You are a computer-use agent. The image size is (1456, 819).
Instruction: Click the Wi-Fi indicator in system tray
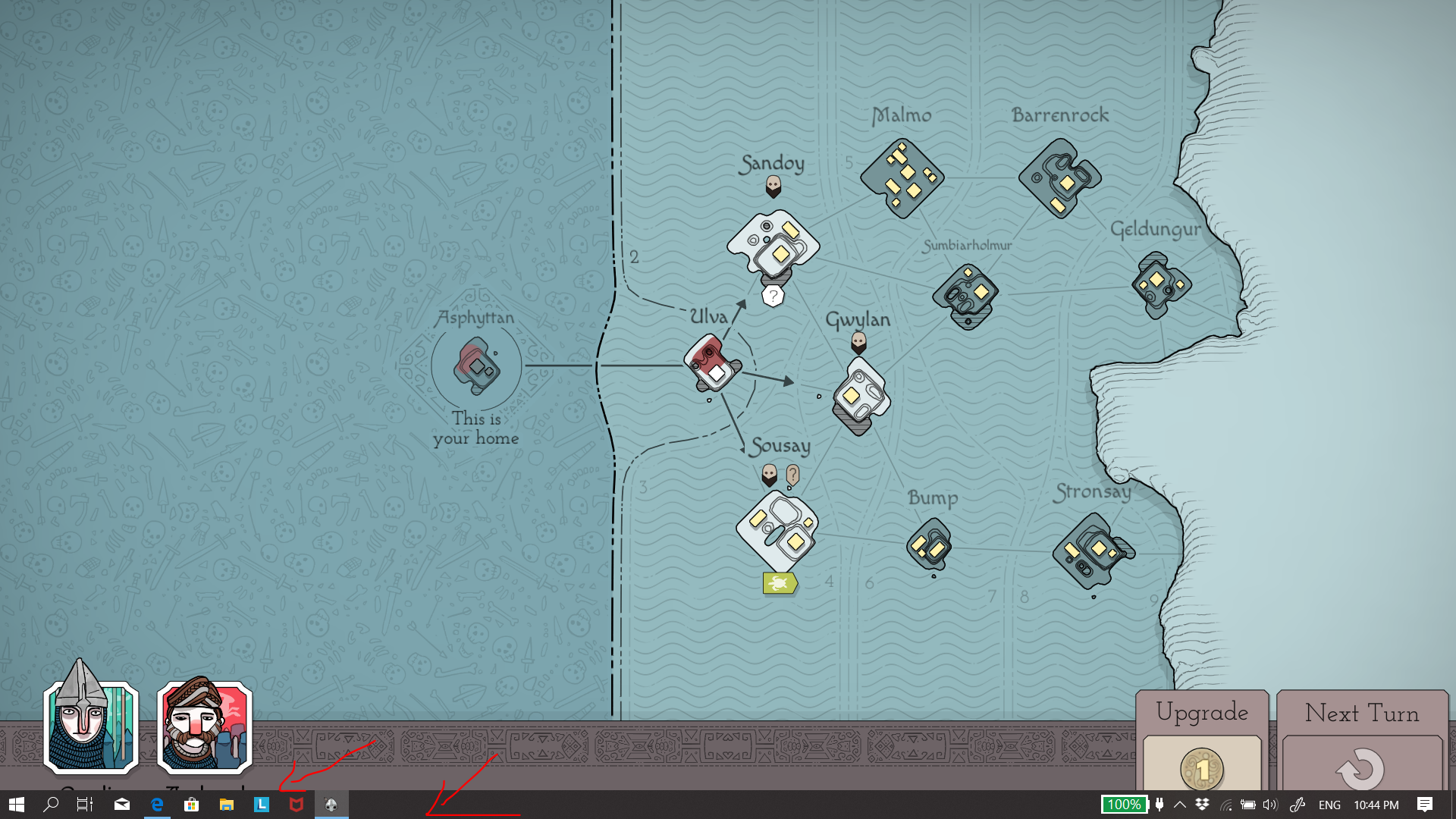click(x=1226, y=805)
